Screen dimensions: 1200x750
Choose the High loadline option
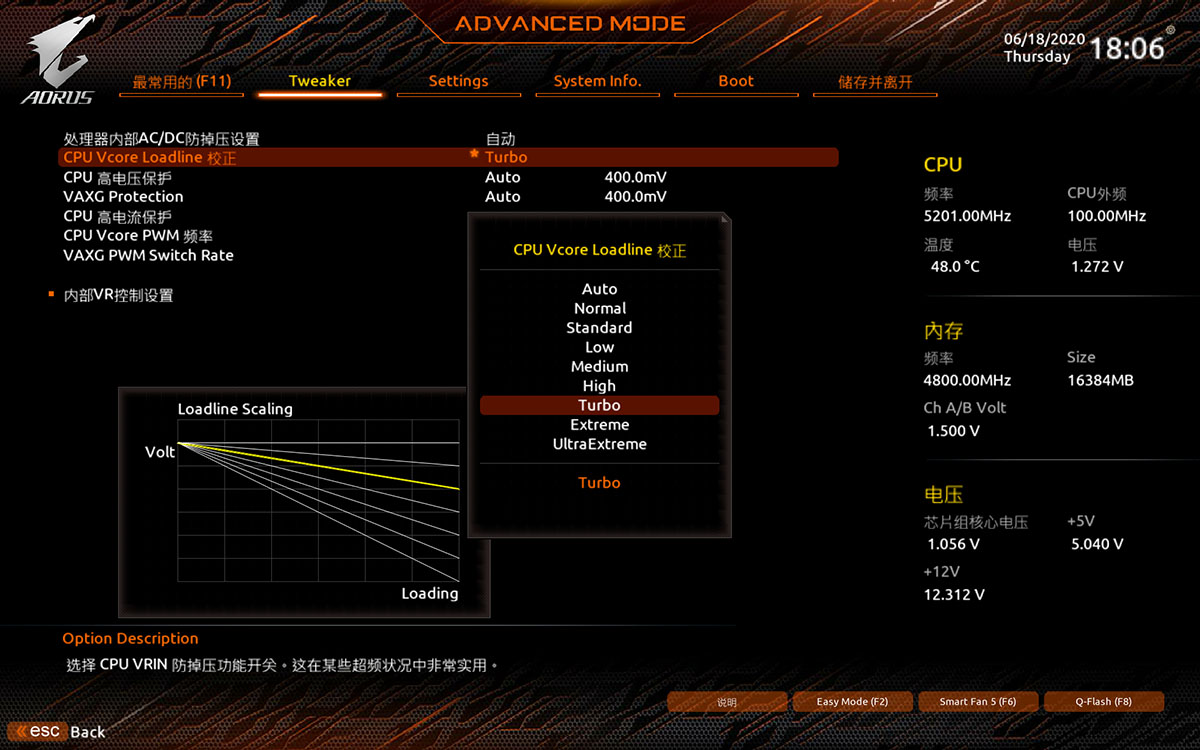[x=599, y=386]
